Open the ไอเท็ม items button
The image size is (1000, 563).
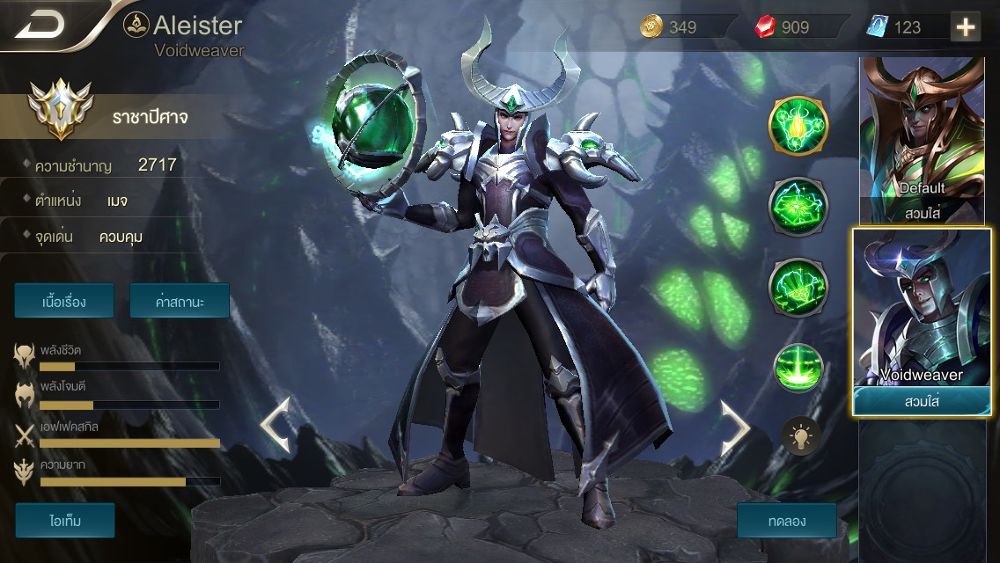coord(65,520)
